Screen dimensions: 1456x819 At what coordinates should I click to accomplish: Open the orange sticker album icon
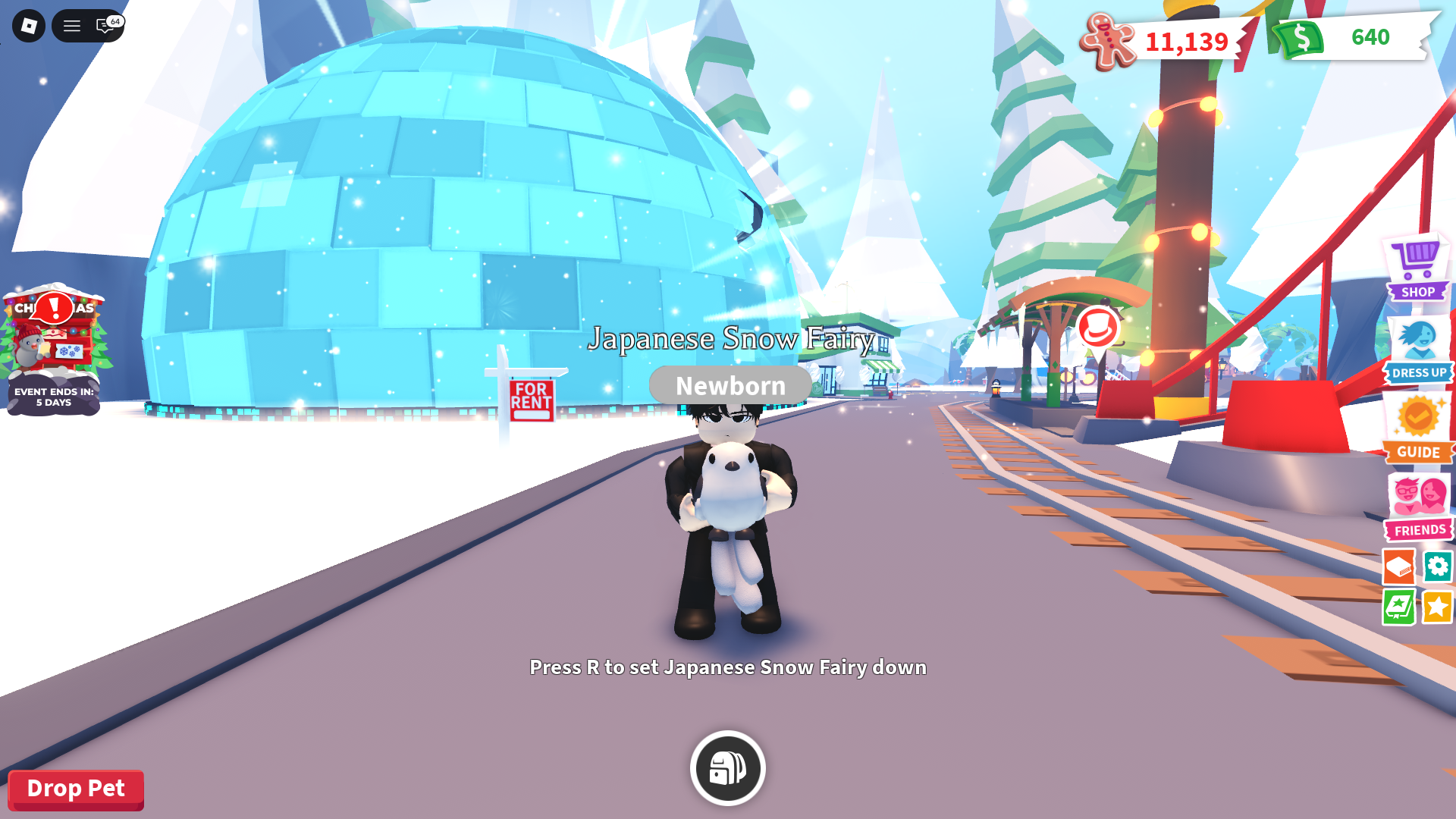click(1398, 566)
